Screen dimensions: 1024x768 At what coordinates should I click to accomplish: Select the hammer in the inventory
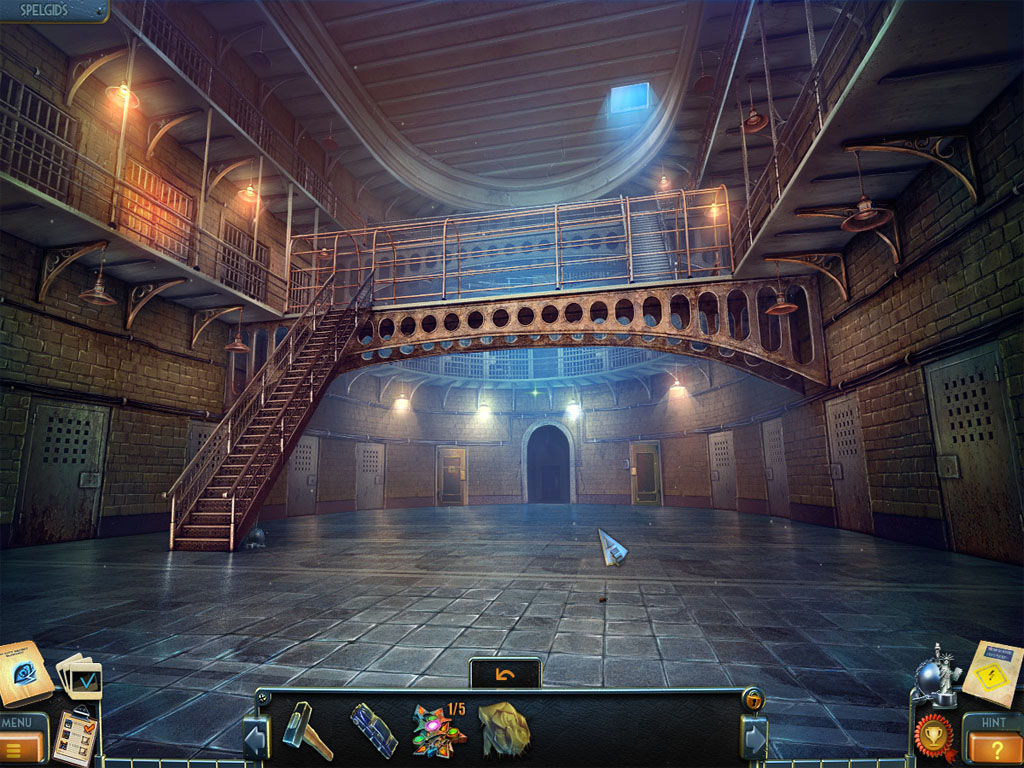point(306,730)
